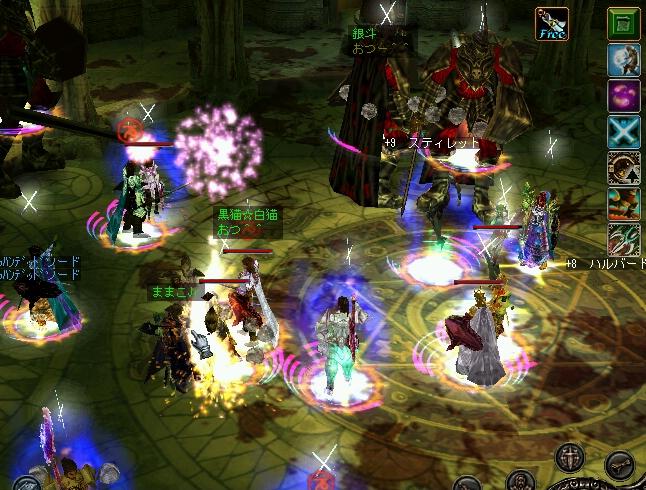Click the Free sword bonus icon
Screen dimensions: 646x490
(x=551, y=24)
